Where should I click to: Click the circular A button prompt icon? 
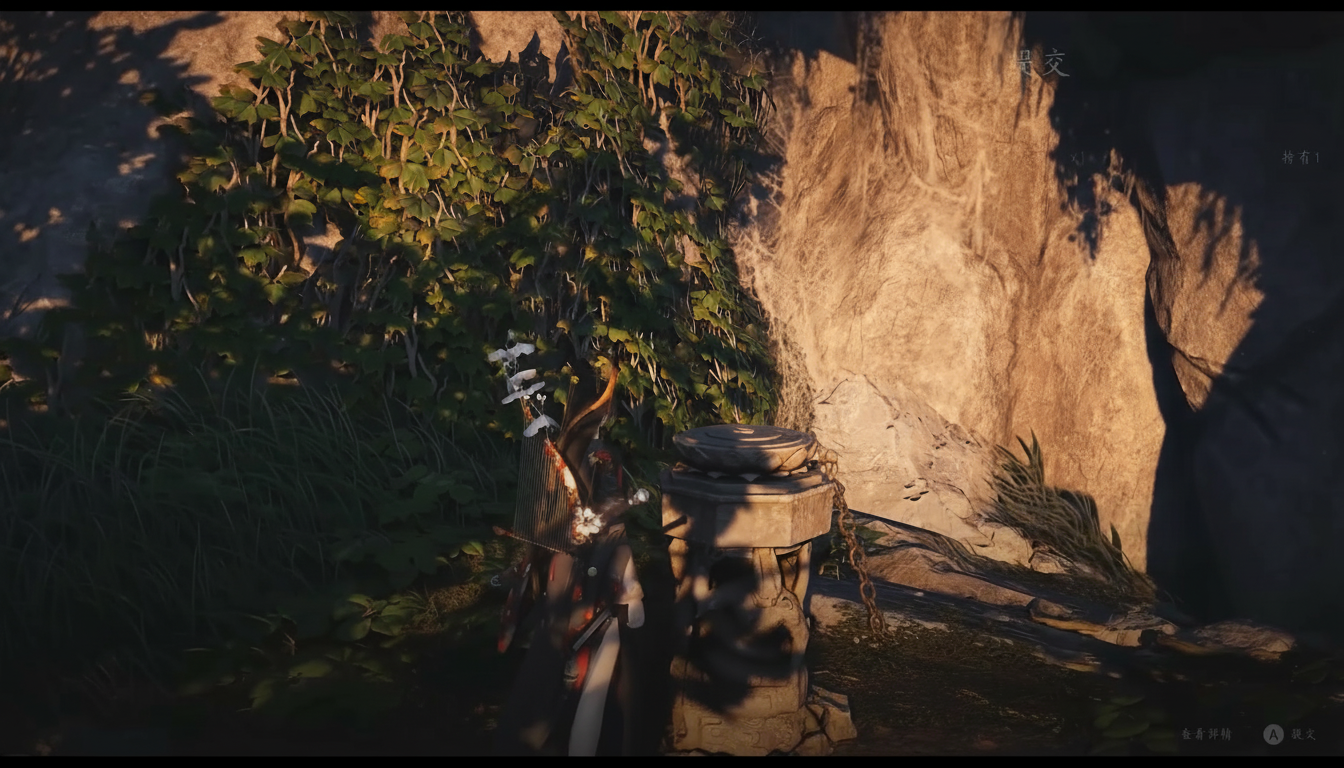(x=1273, y=732)
